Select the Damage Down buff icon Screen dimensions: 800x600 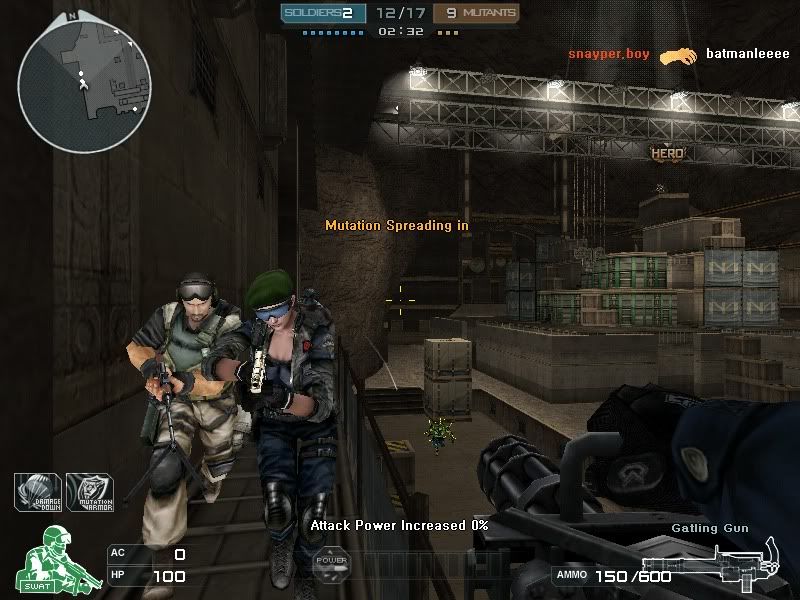click(38, 491)
